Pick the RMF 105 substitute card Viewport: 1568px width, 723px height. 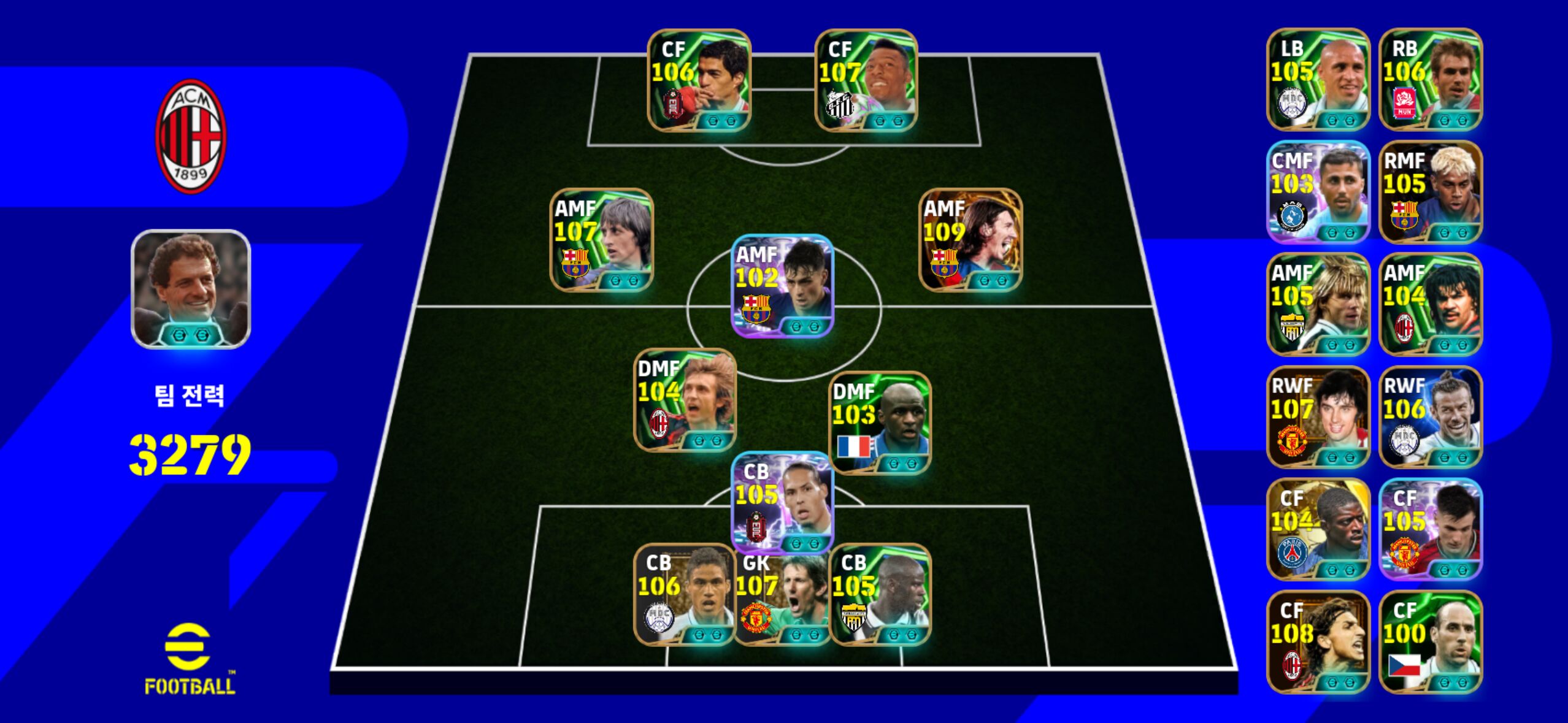tap(1431, 192)
